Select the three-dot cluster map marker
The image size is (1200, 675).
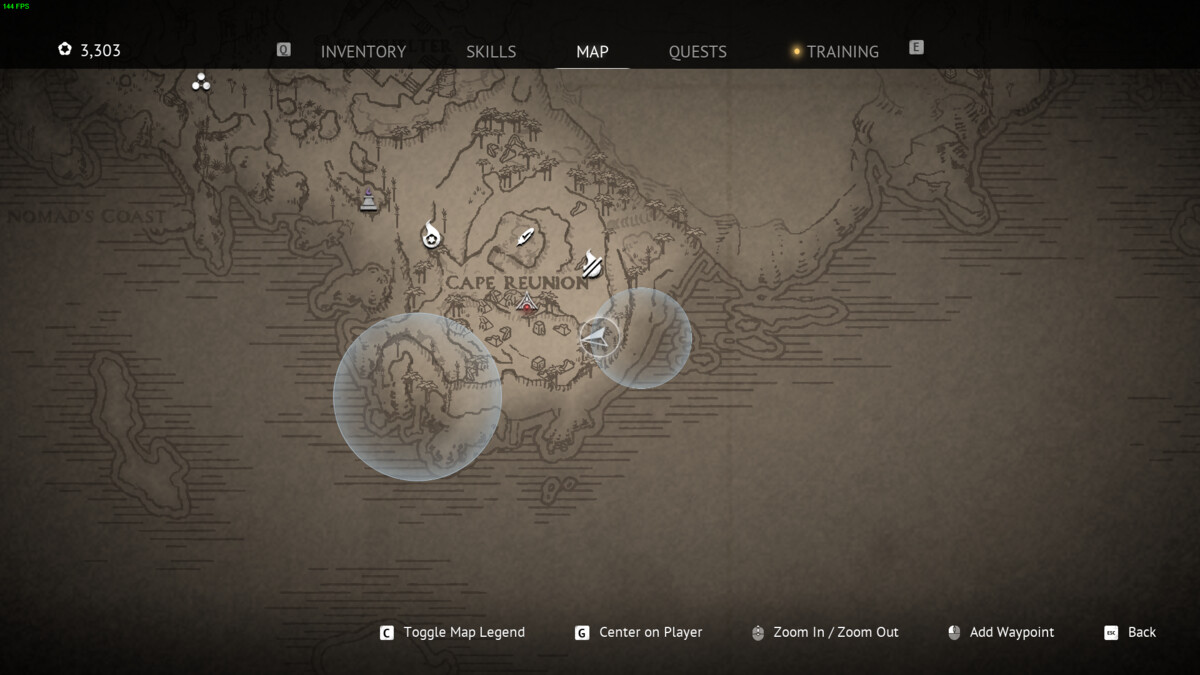[x=201, y=83]
